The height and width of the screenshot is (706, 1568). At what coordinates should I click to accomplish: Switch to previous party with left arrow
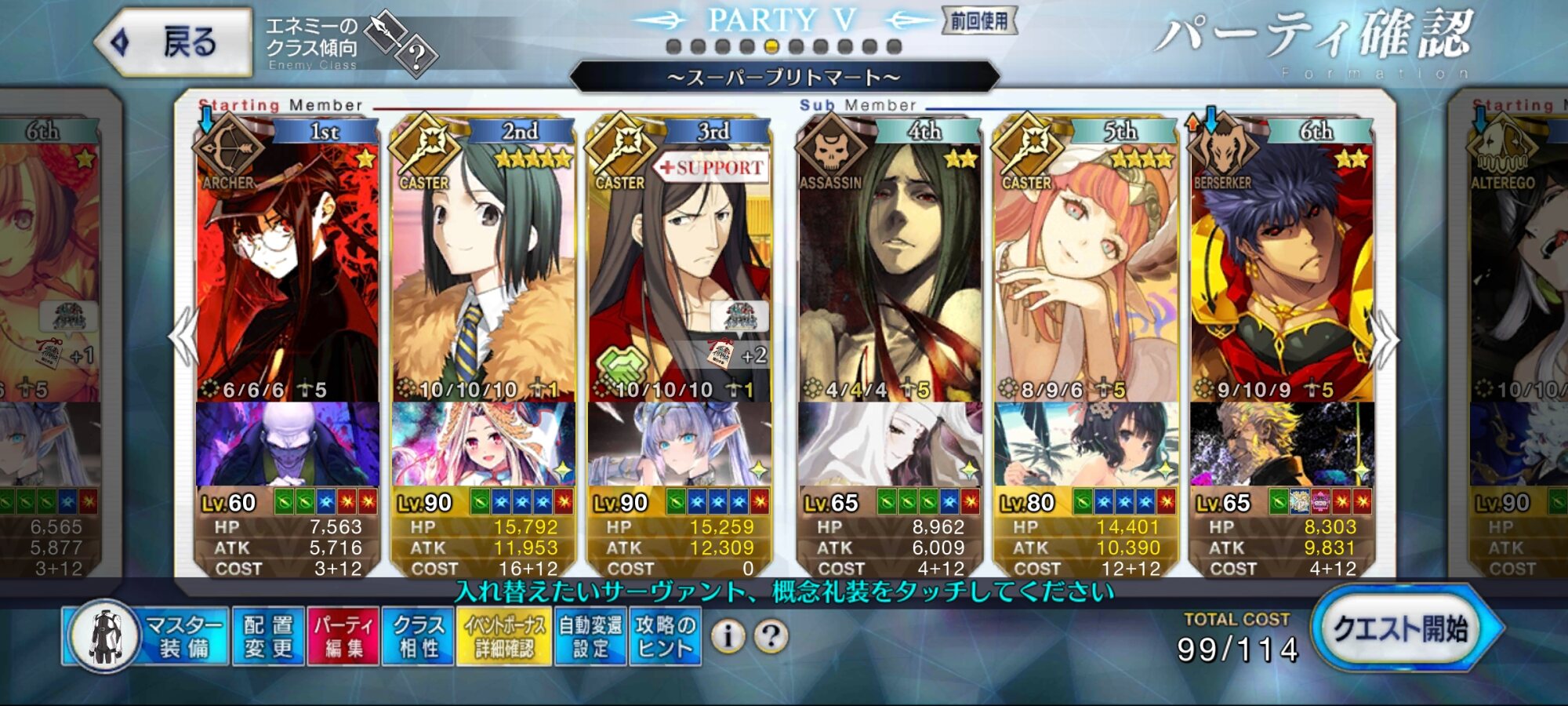pyautogui.click(x=185, y=337)
